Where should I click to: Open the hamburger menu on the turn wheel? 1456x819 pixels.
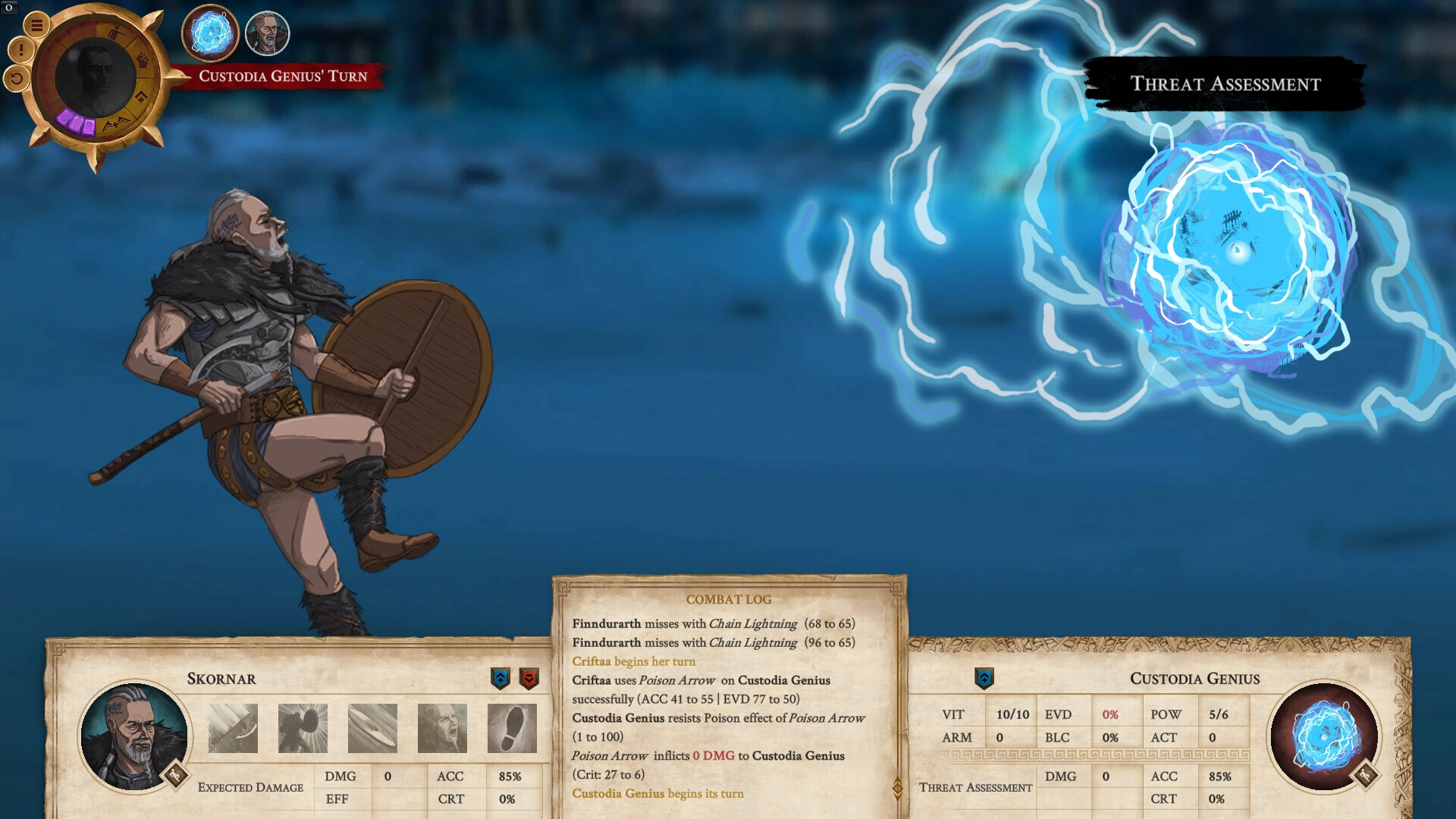37,26
